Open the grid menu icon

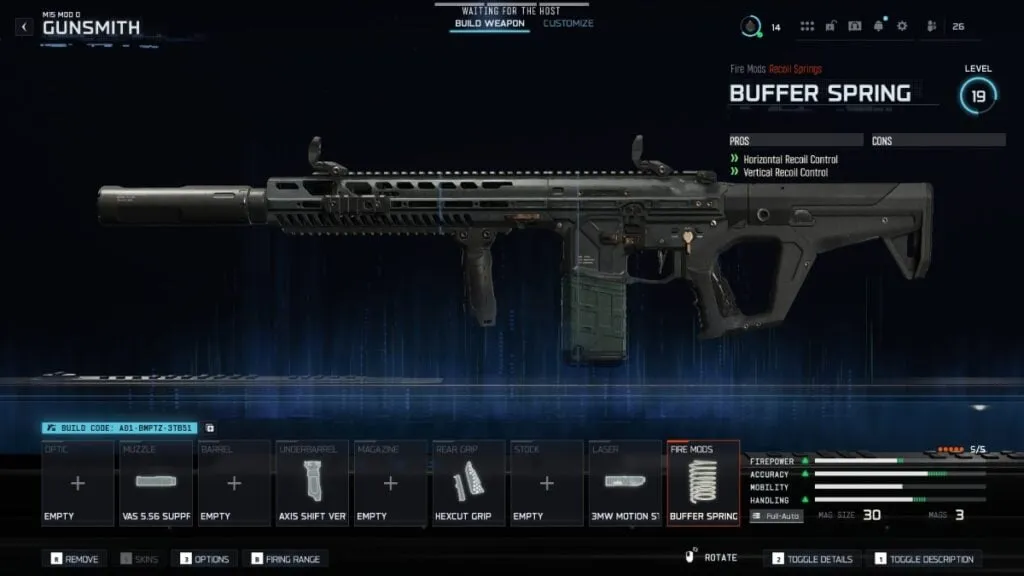(807, 26)
